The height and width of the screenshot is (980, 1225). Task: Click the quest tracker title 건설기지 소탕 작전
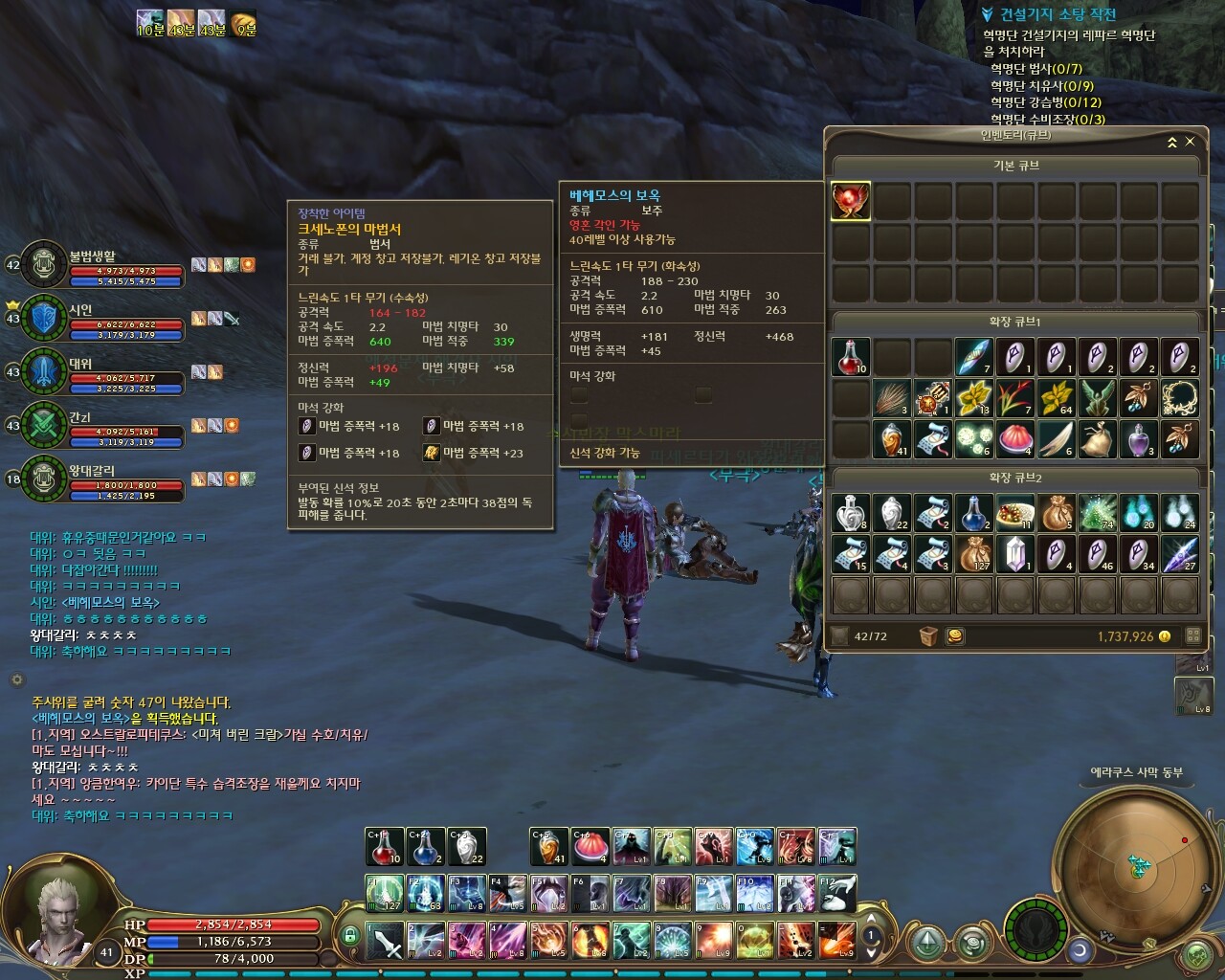(1058, 14)
